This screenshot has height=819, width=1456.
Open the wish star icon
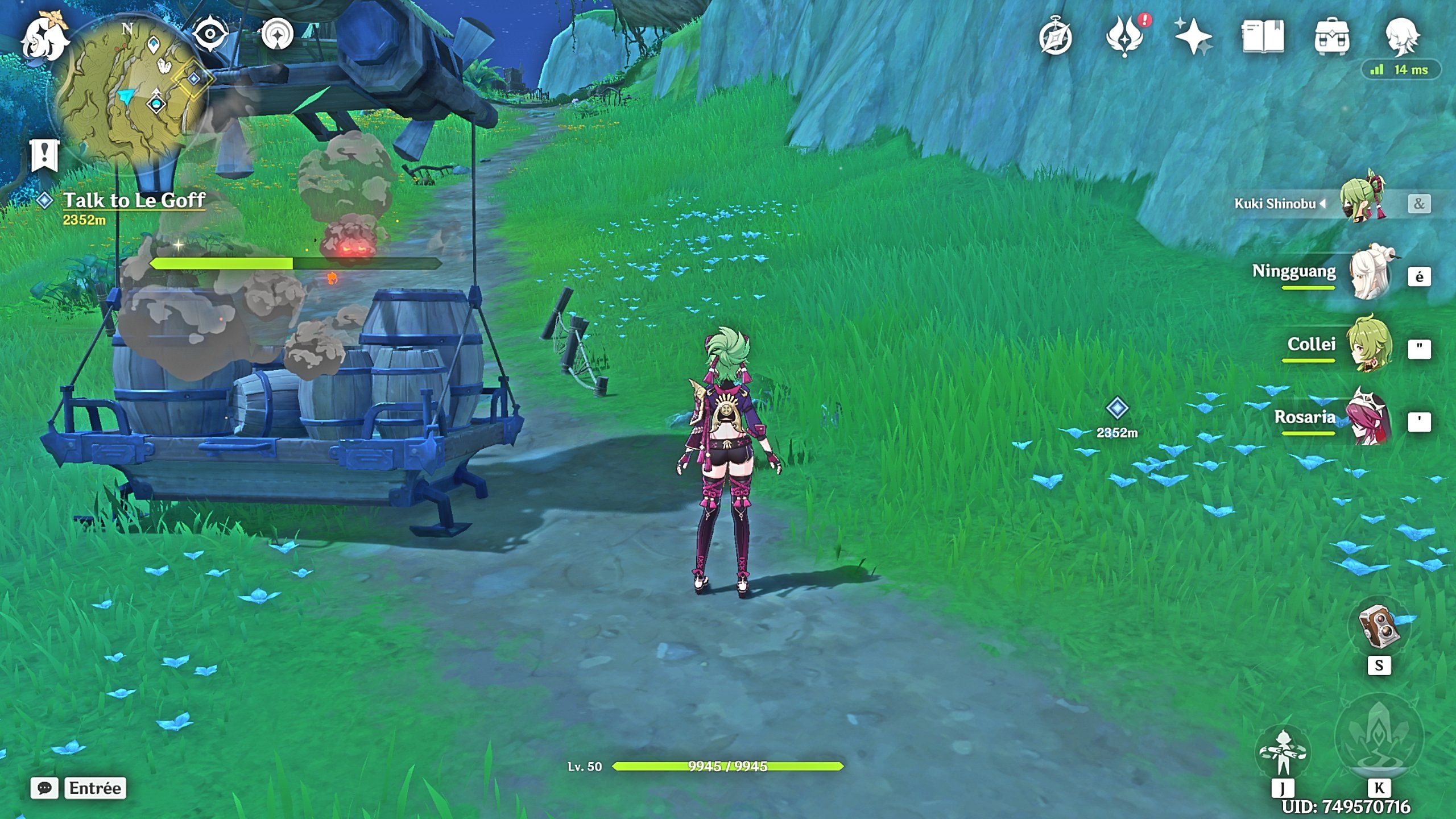pos(1195,35)
